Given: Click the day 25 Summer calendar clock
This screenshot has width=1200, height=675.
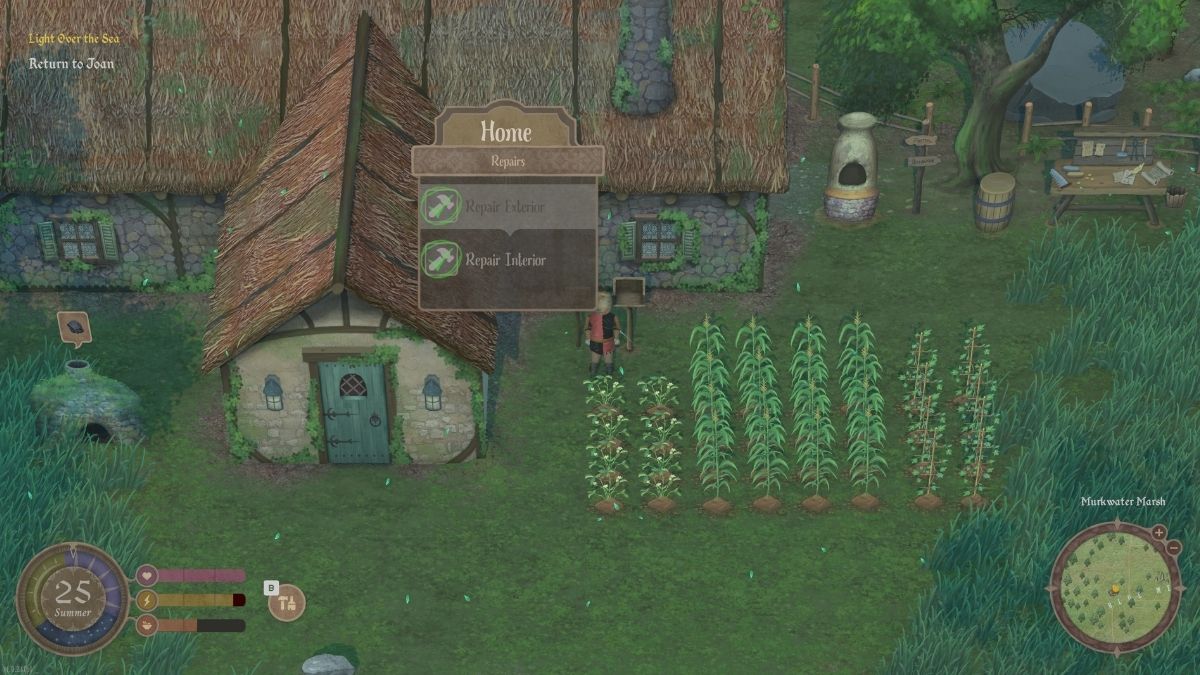Looking at the screenshot, I should tap(72, 599).
